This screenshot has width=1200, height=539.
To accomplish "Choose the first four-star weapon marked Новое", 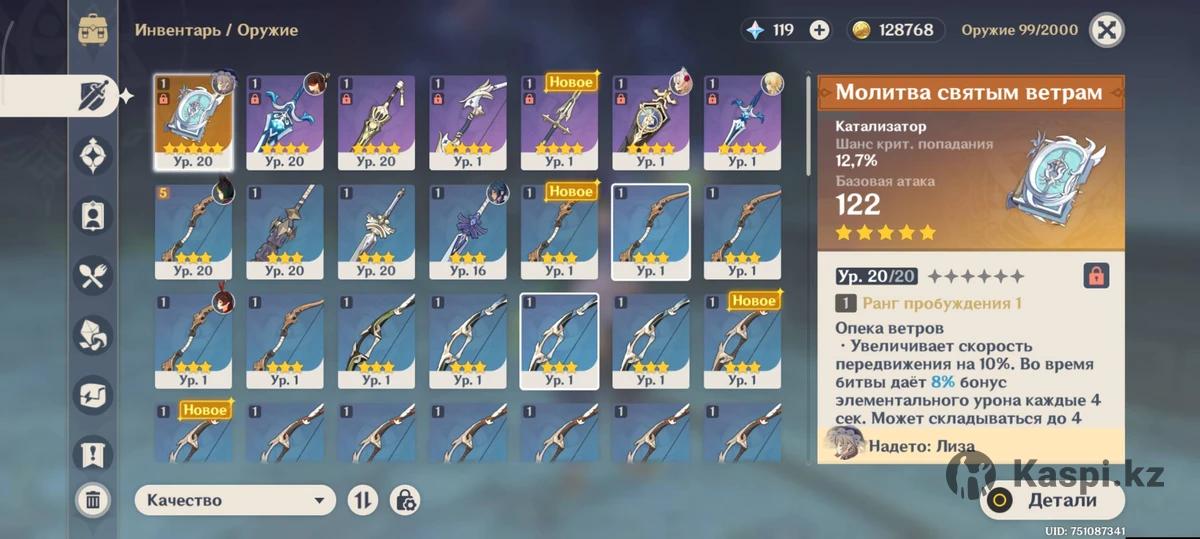I will 559,120.
